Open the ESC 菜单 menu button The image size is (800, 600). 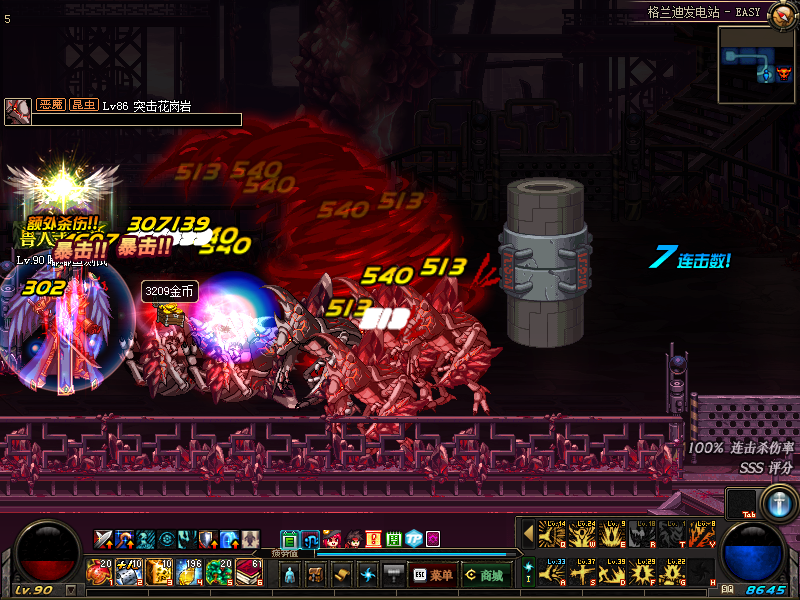click(432, 575)
